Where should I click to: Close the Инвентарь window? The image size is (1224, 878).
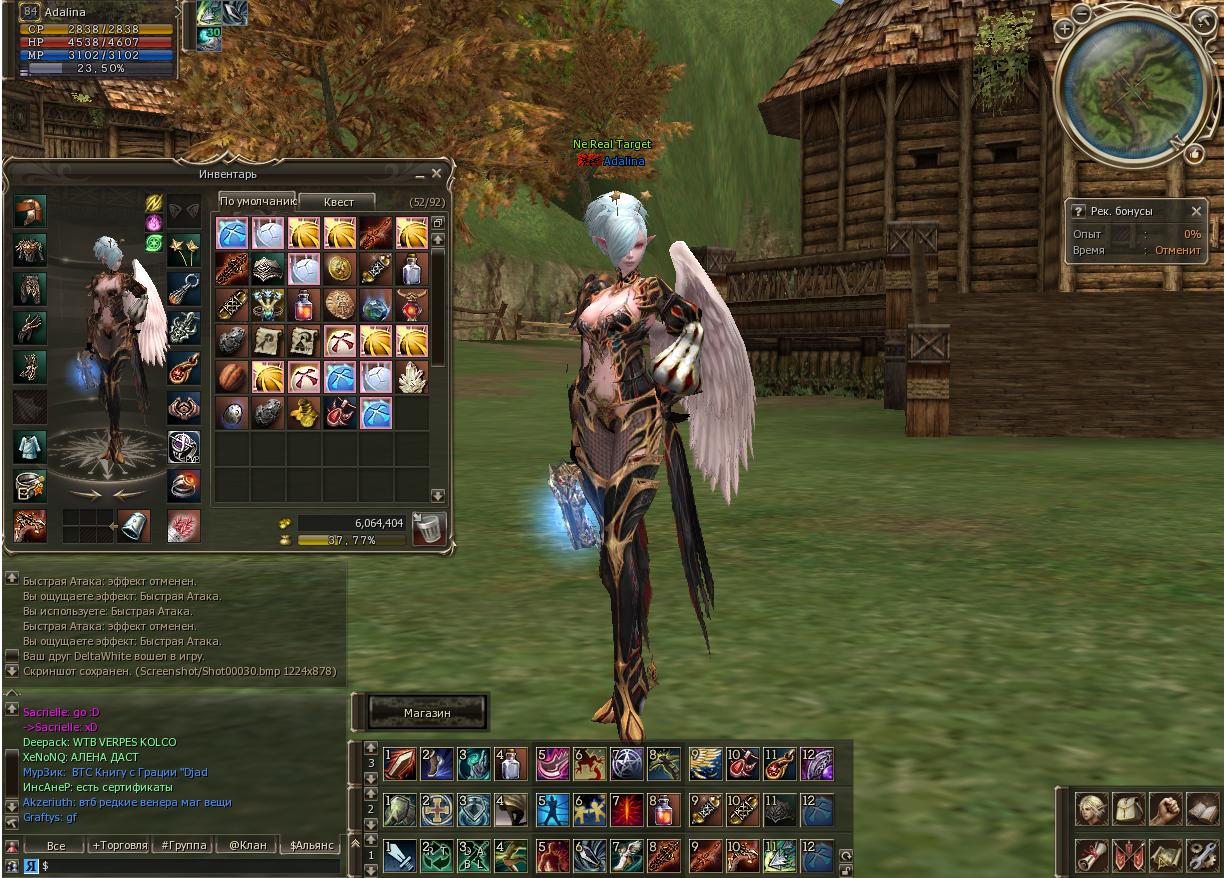436,174
